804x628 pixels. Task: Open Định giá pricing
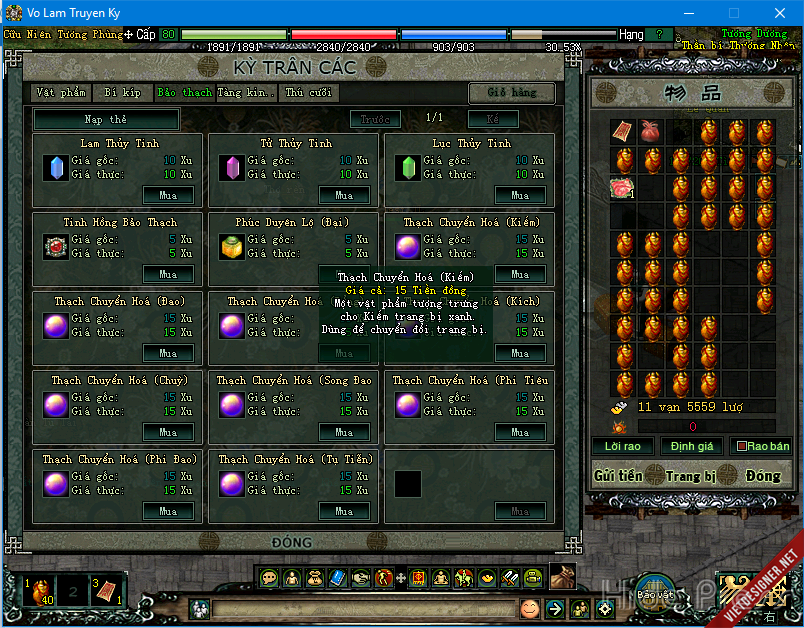(692, 446)
